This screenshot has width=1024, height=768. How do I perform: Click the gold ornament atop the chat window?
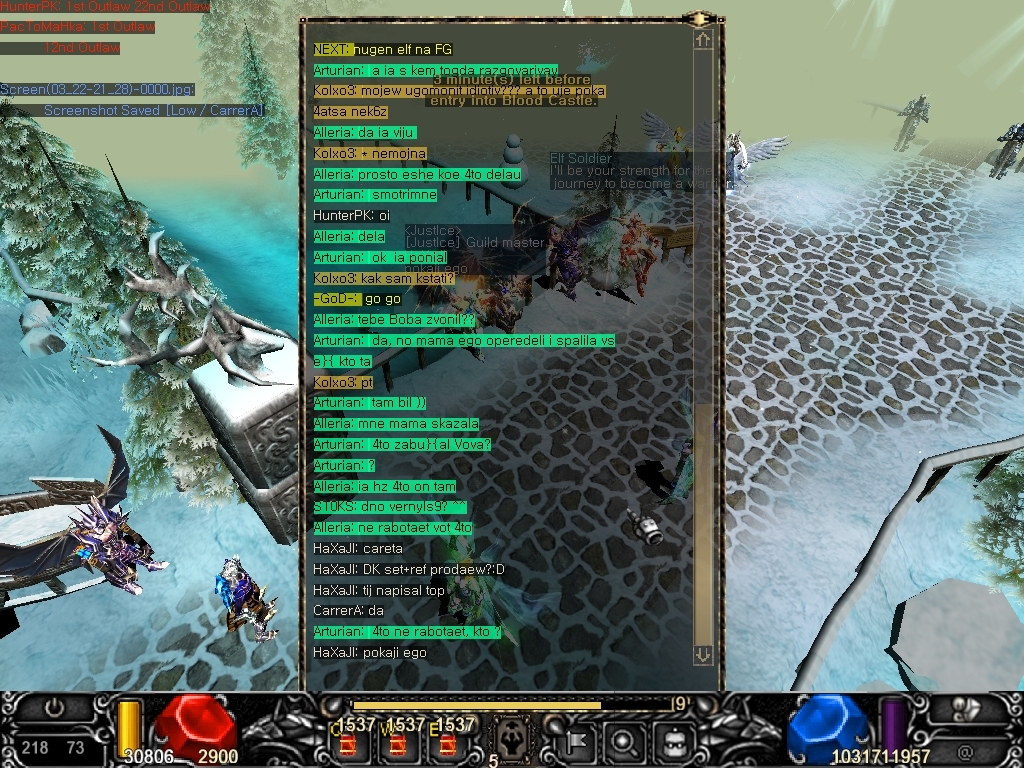coord(700,18)
